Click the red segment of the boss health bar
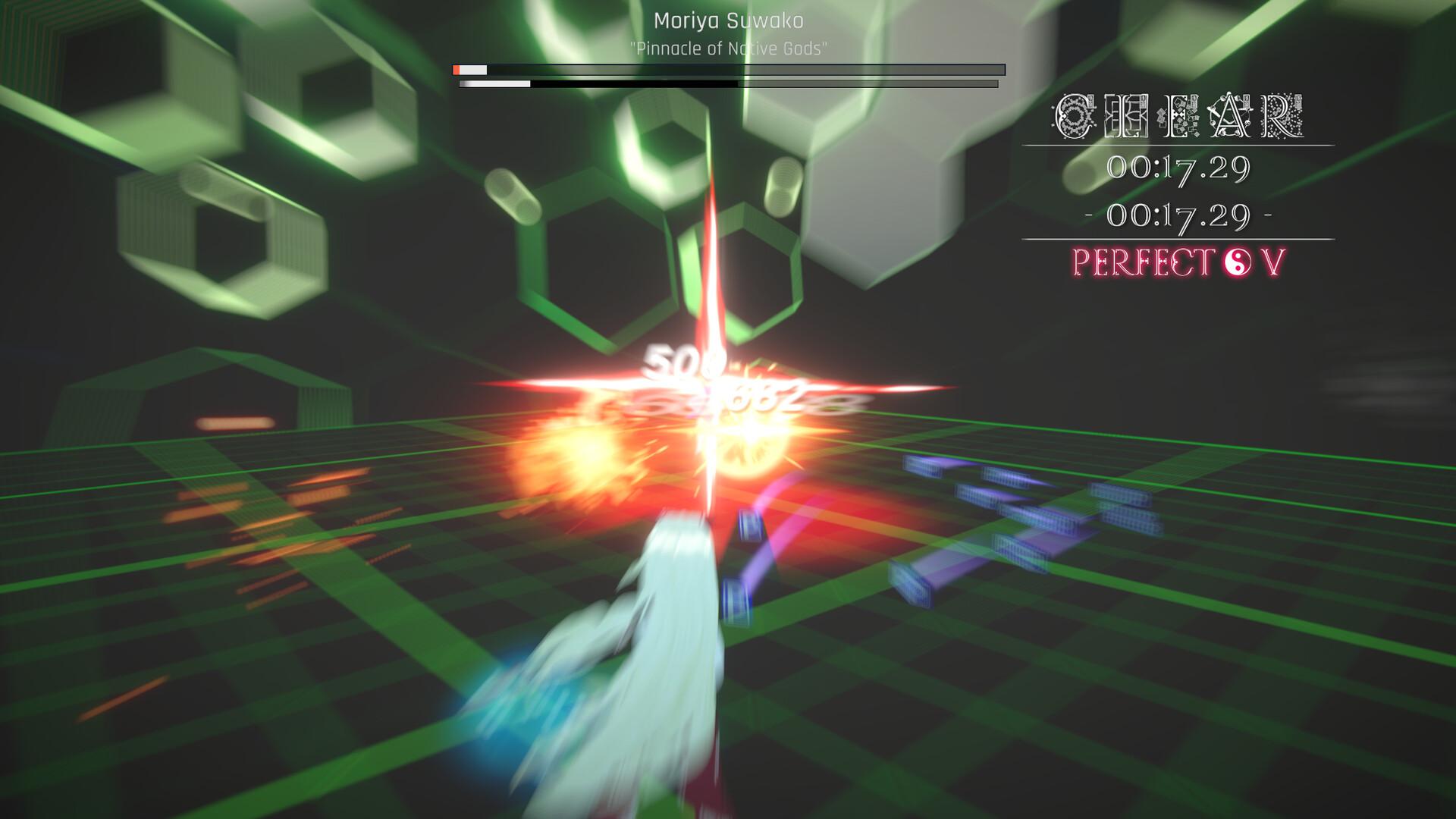The image size is (1456, 819). (457, 68)
